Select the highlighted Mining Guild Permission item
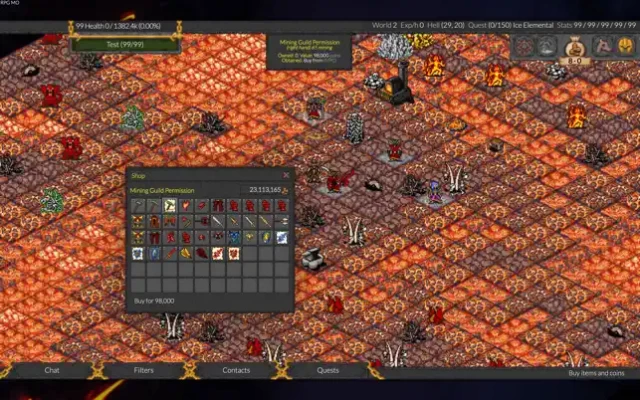Screen dimensions: 640x400 [170, 206]
